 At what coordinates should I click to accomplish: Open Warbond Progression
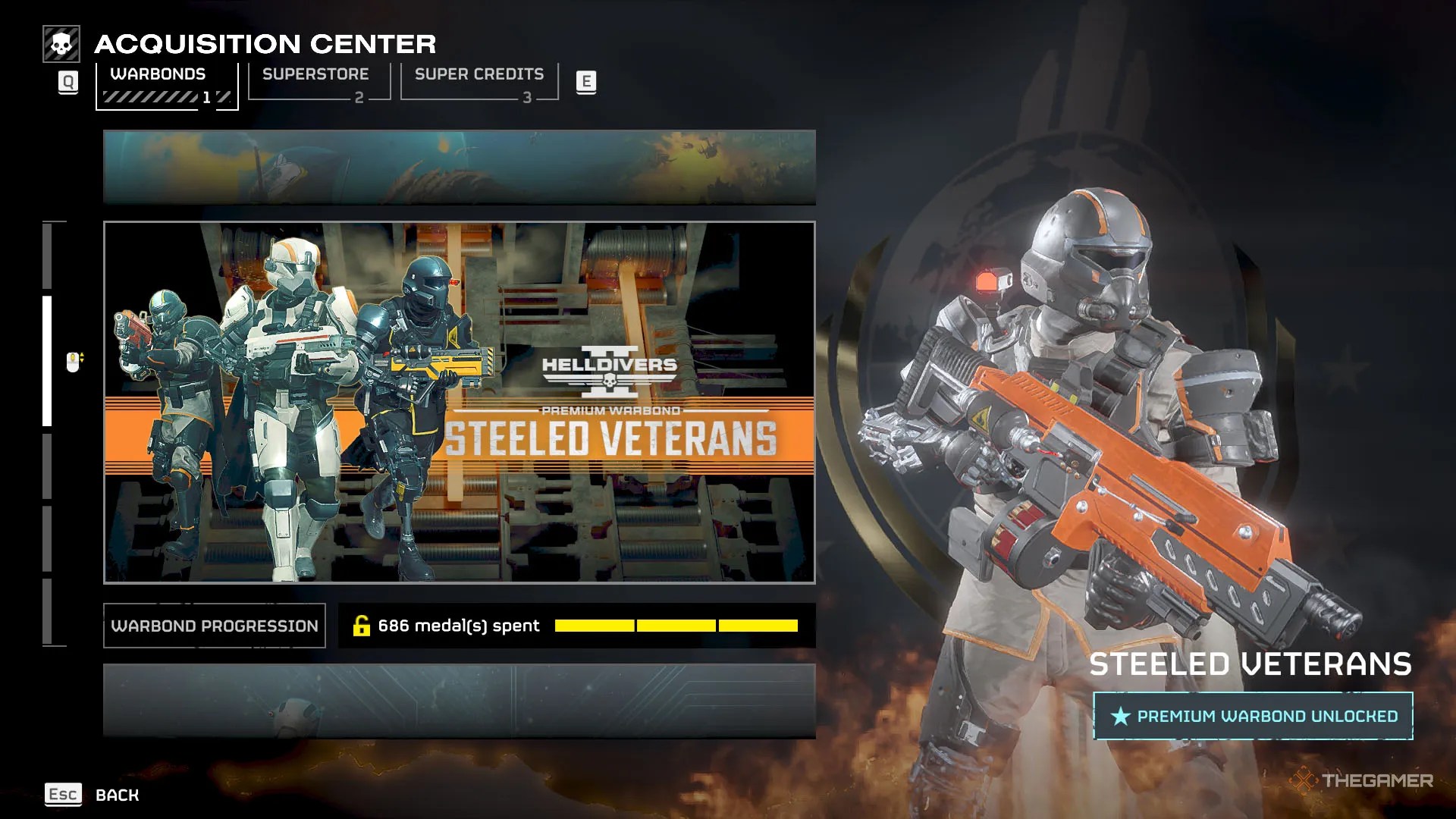coord(215,626)
